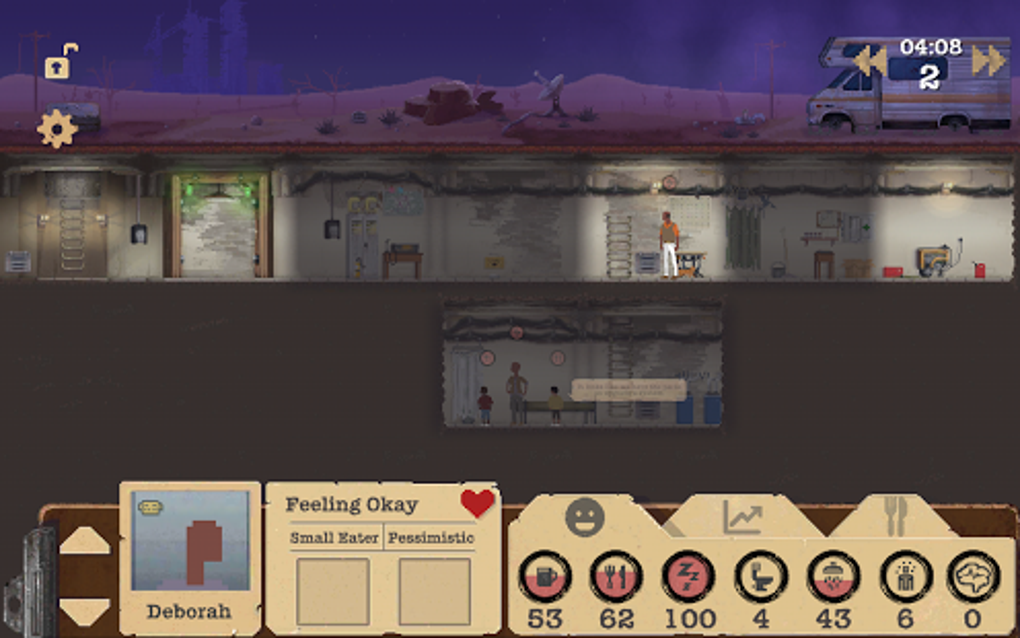Switch to the smiley face needs tab

pos(585,517)
